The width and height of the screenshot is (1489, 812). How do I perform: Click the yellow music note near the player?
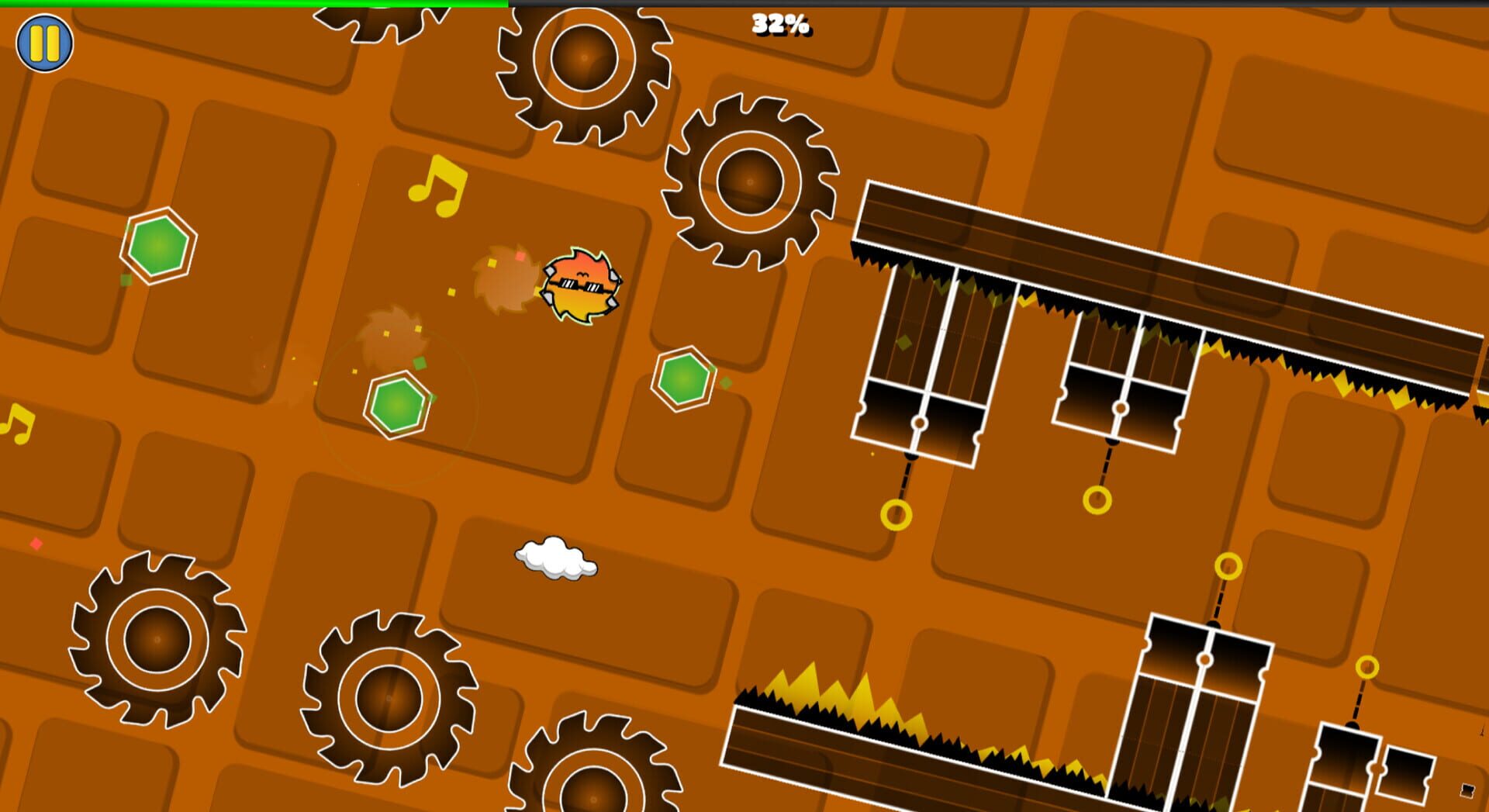(x=438, y=186)
